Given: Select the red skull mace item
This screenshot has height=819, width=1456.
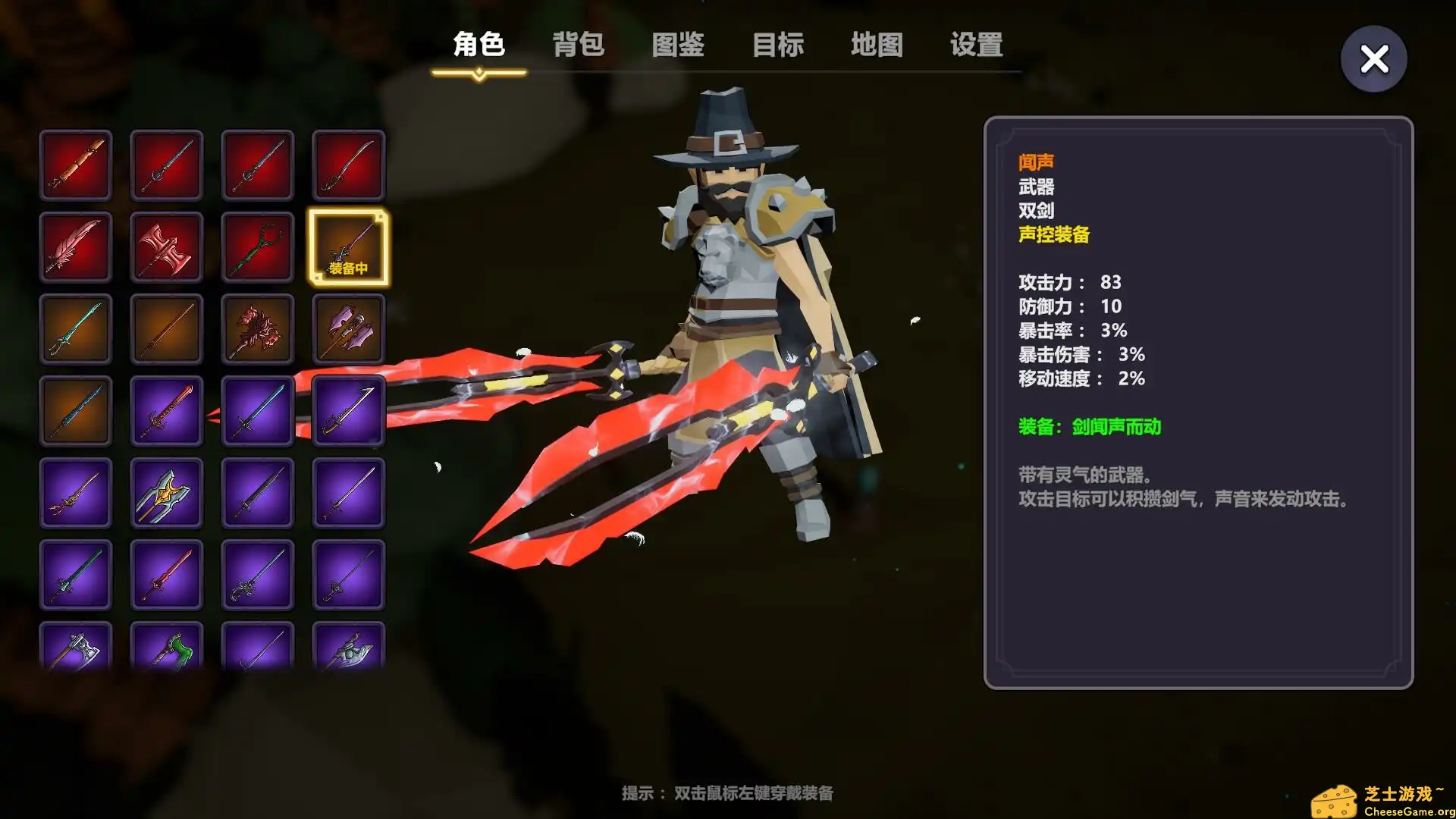Looking at the screenshot, I should pyautogui.click(x=258, y=330).
